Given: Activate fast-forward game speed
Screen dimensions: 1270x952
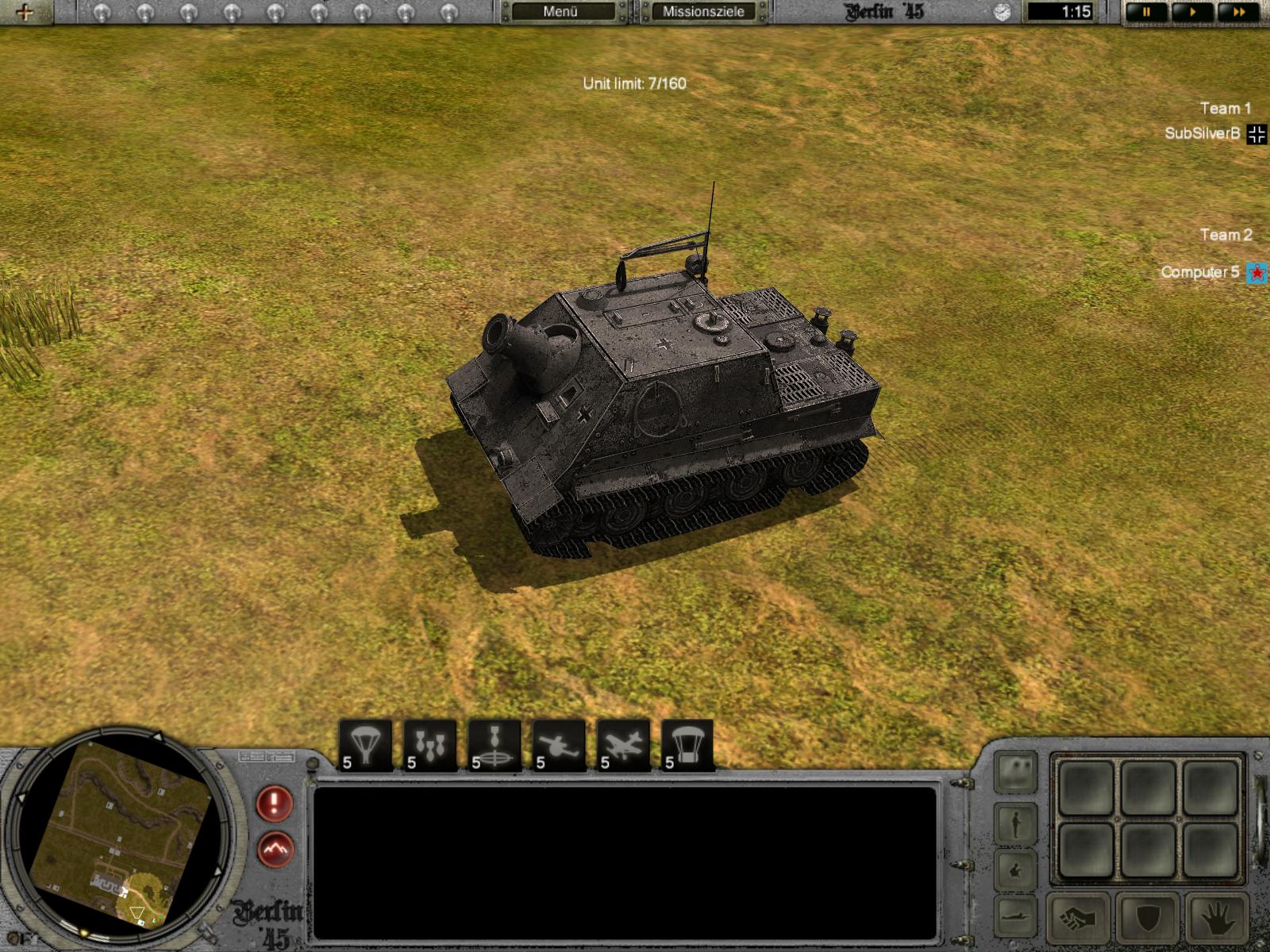Looking at the screenshot, I should [x=1239, y=12].
